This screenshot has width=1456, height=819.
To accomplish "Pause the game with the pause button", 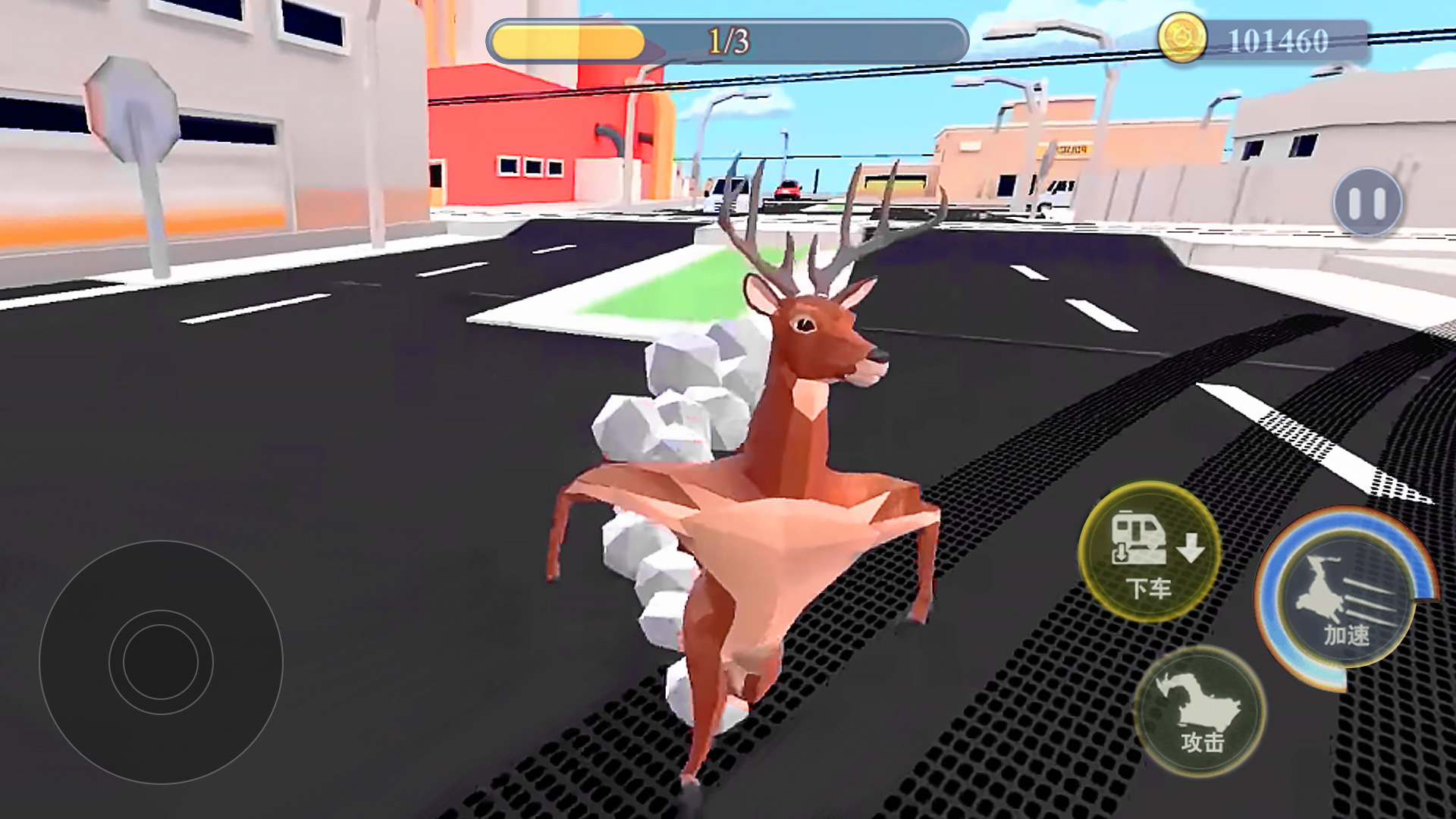I will pos(1368,202).
